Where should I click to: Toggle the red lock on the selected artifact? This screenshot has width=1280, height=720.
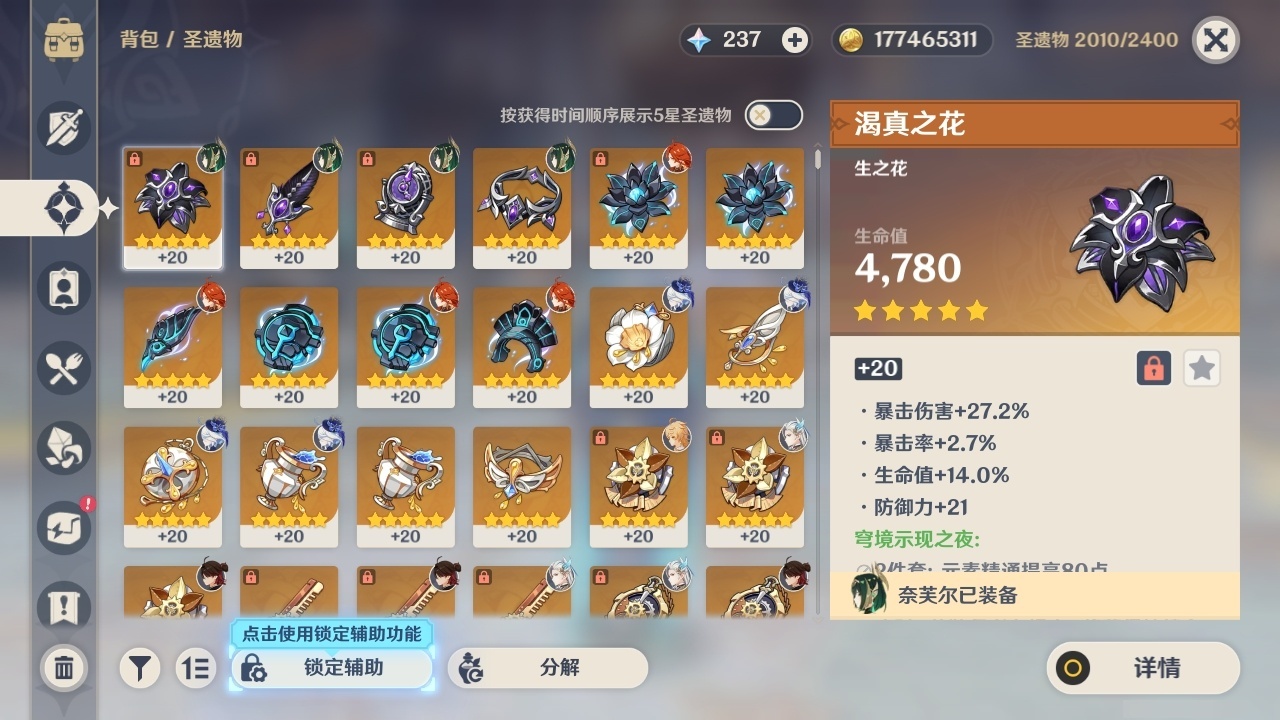1152,368
